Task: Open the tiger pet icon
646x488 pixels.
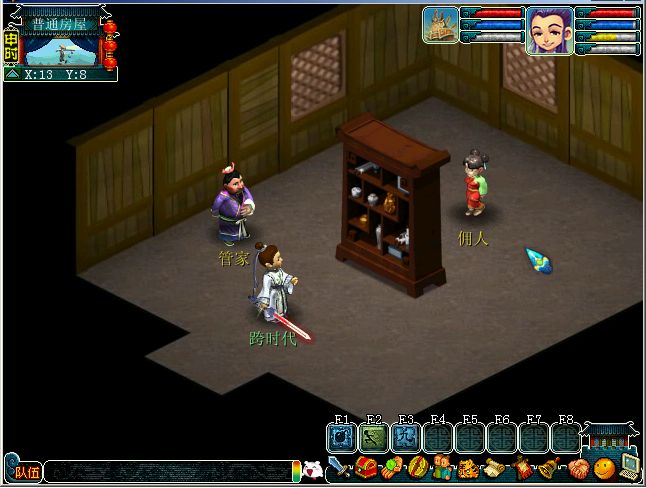Action: pyautogui.click(x=468, y=467)
